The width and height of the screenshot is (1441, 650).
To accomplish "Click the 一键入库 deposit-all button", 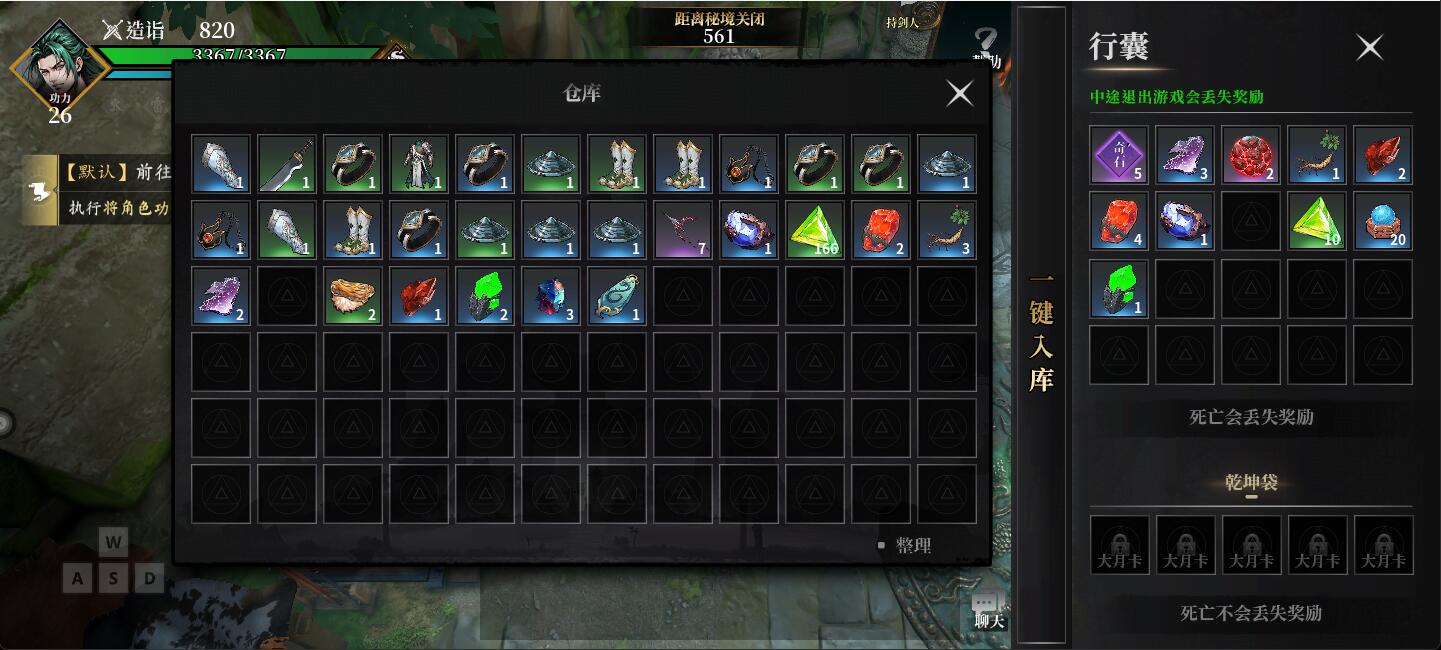I will click(x=1041, y=330).
